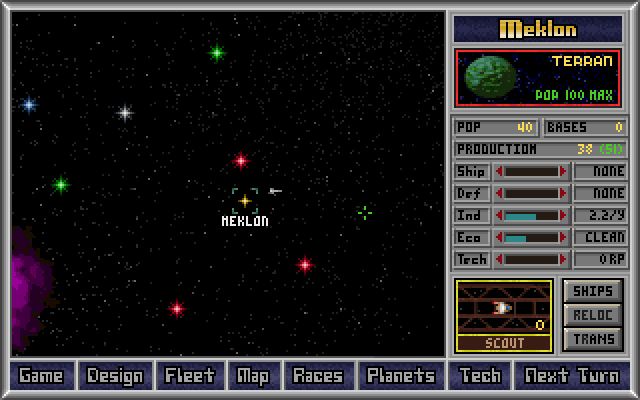
Task: Adjust the Tech research slider
Action: 531,259
